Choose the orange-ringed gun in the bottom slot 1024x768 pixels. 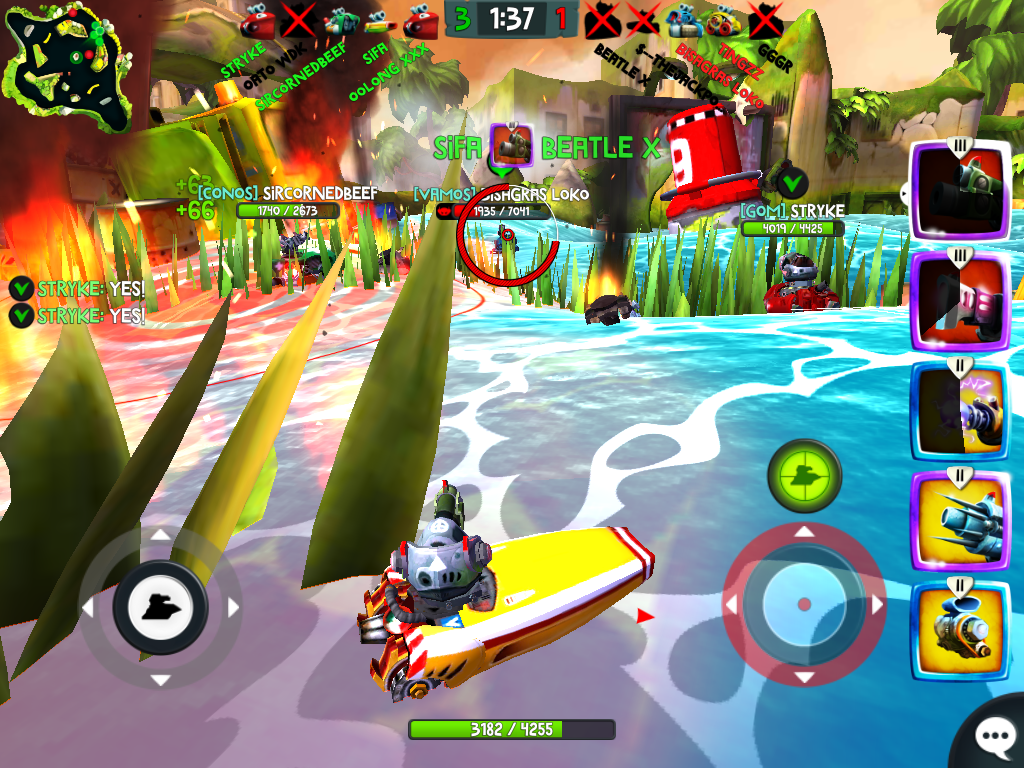coord(959,630)
